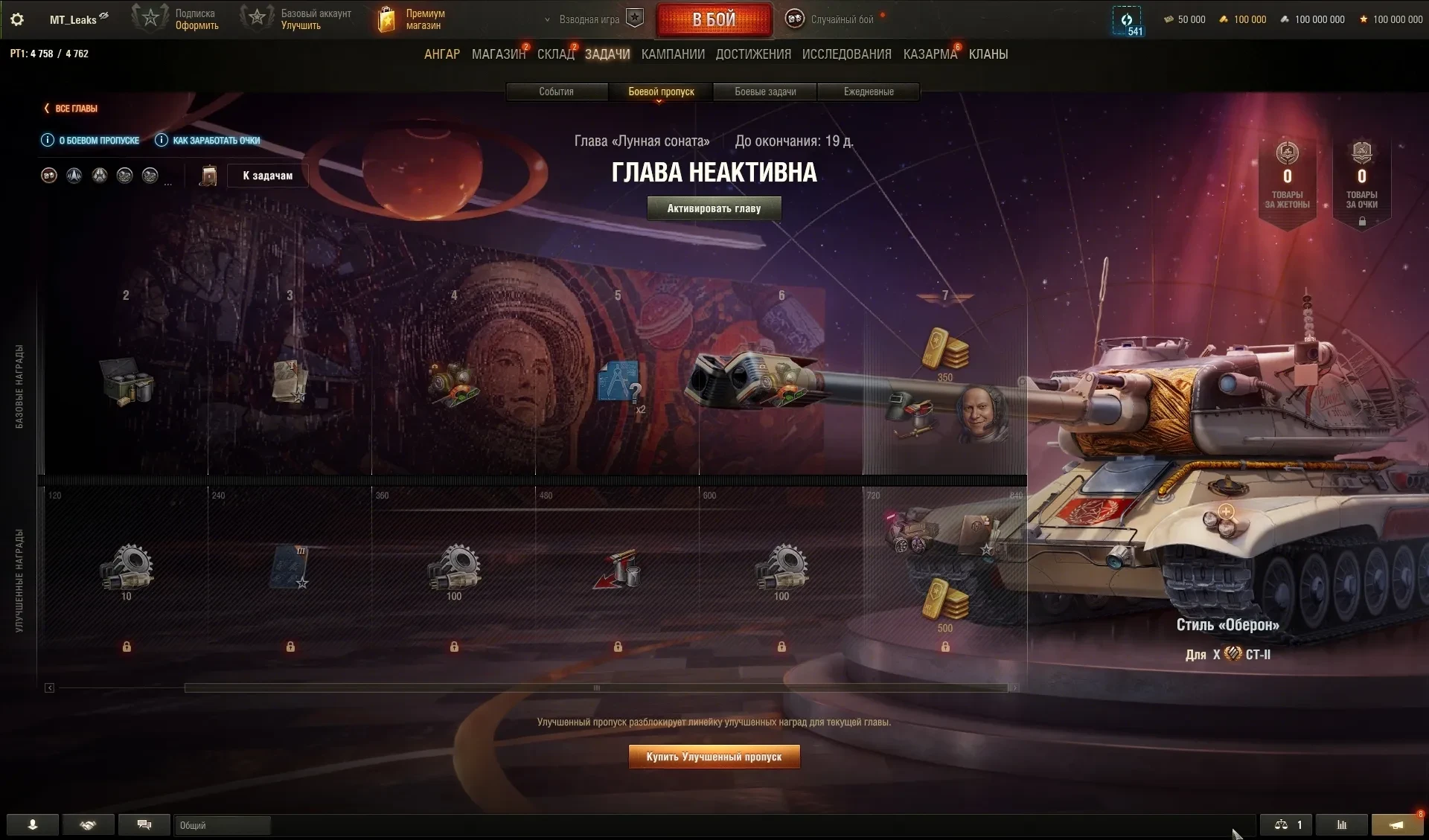Click the red В БОЙ battle button
1429x840 pixels.
pos(713,20)
